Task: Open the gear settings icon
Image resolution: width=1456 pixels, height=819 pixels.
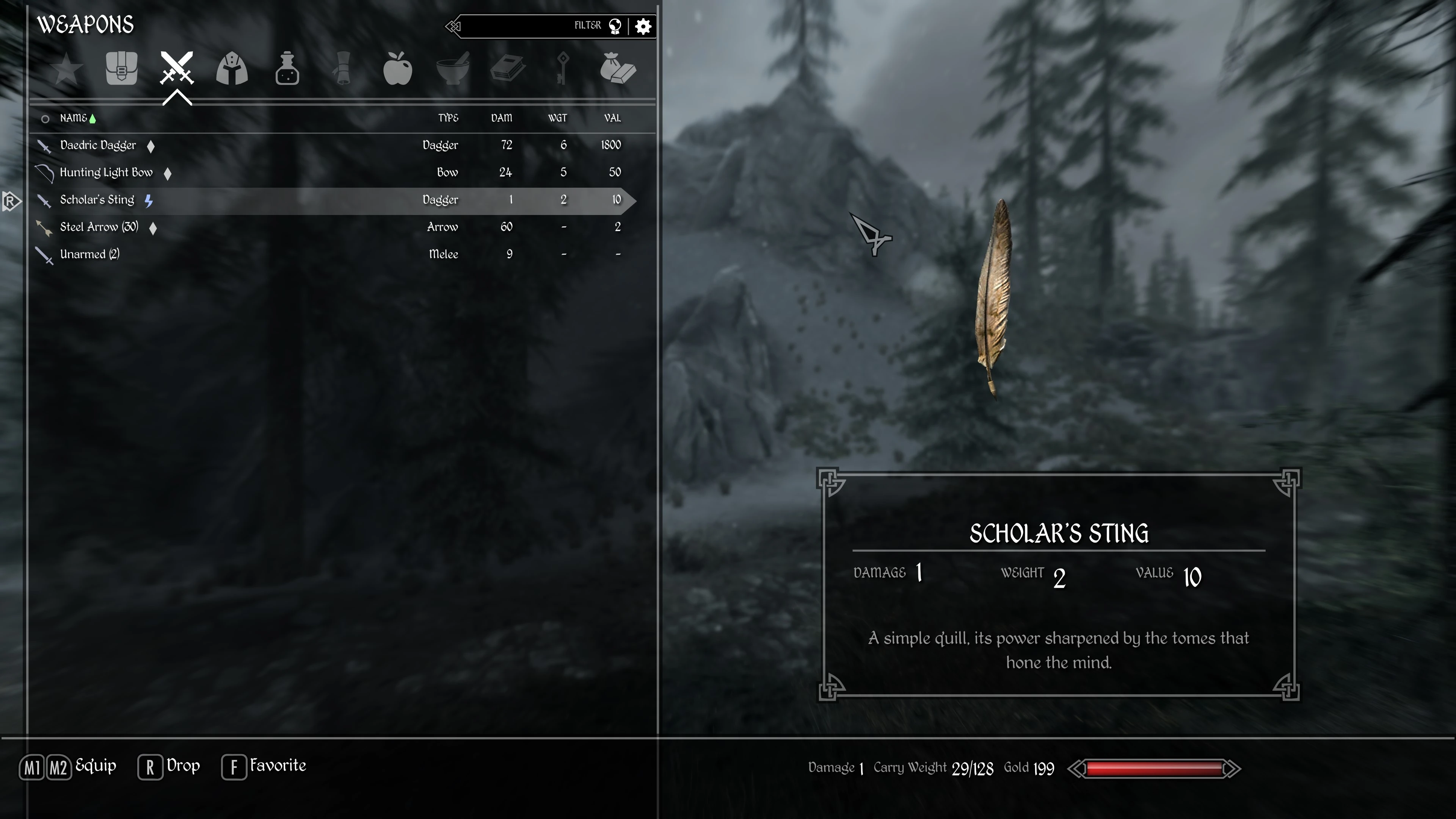Action: click(643, 26)
